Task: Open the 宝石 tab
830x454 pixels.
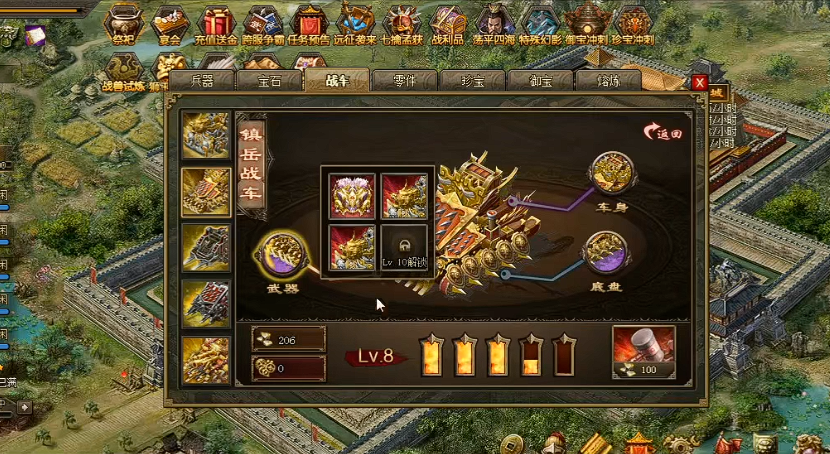Action: pyautogui.click(x=269, y=81)
